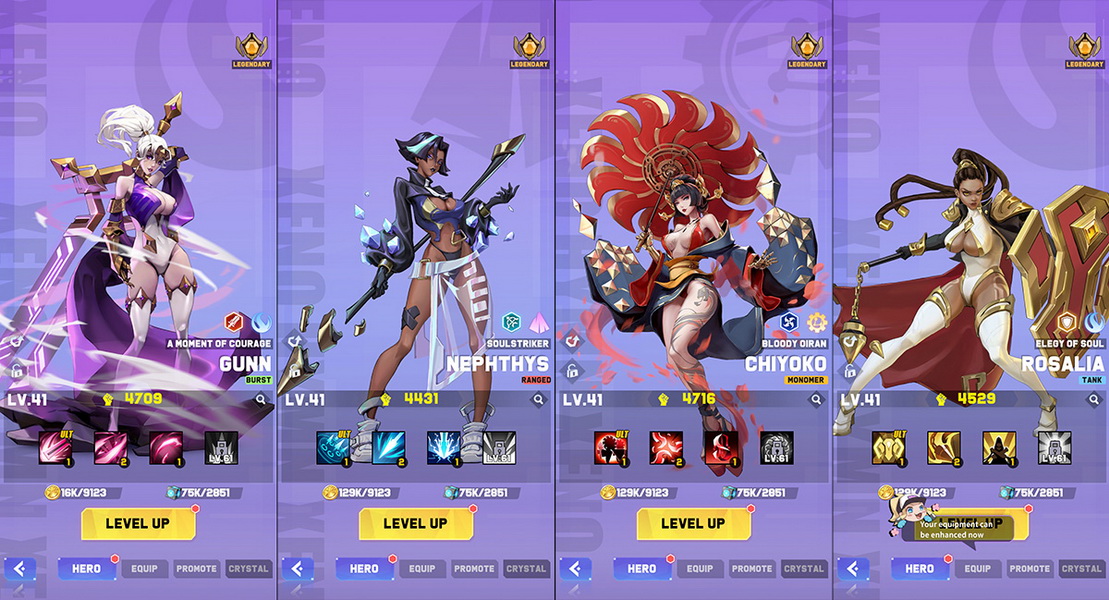View Gunn's pink ULT skill icon

point(54,447)
